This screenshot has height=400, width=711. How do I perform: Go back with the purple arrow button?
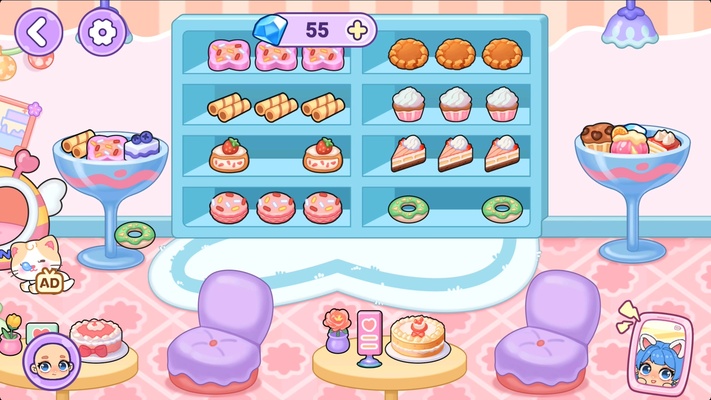click(38, 31)
